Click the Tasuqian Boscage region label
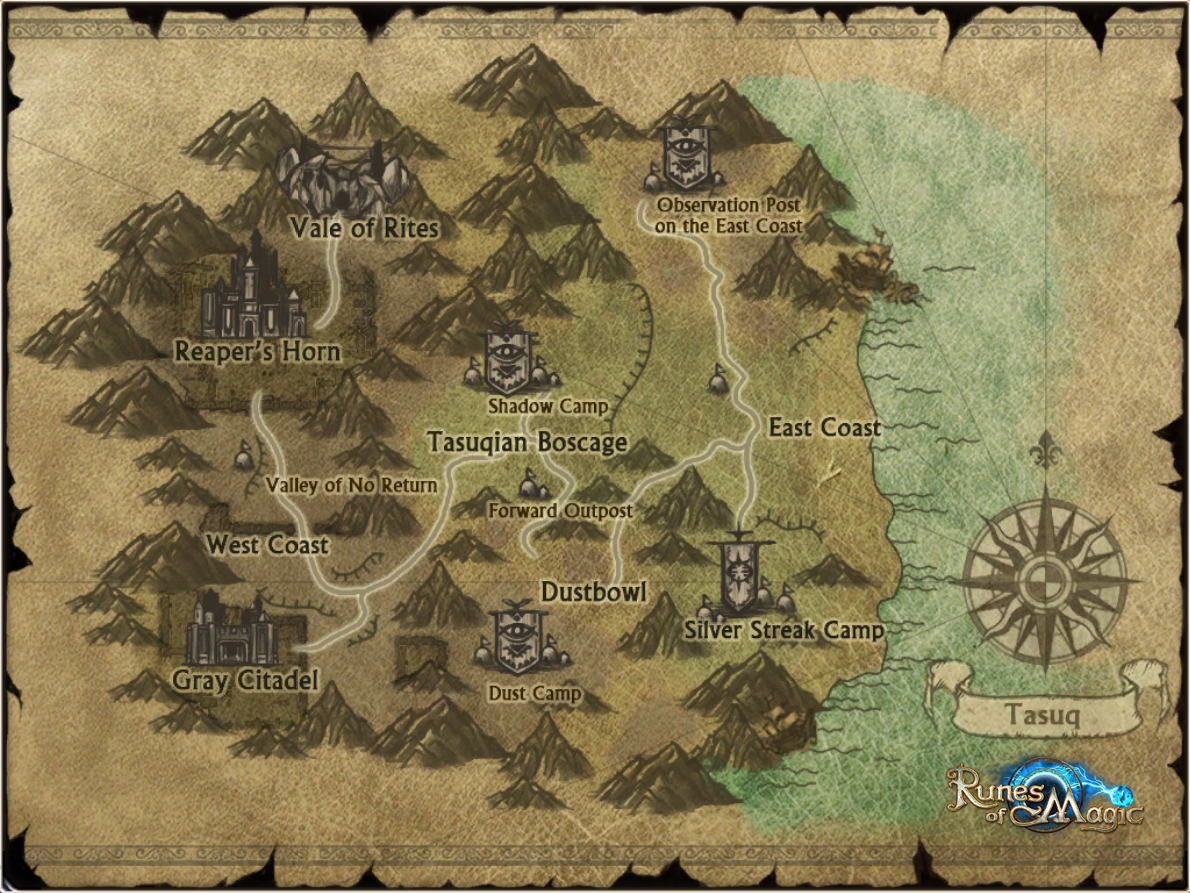Screen dimensions: 1190x893 pos(527,442)
